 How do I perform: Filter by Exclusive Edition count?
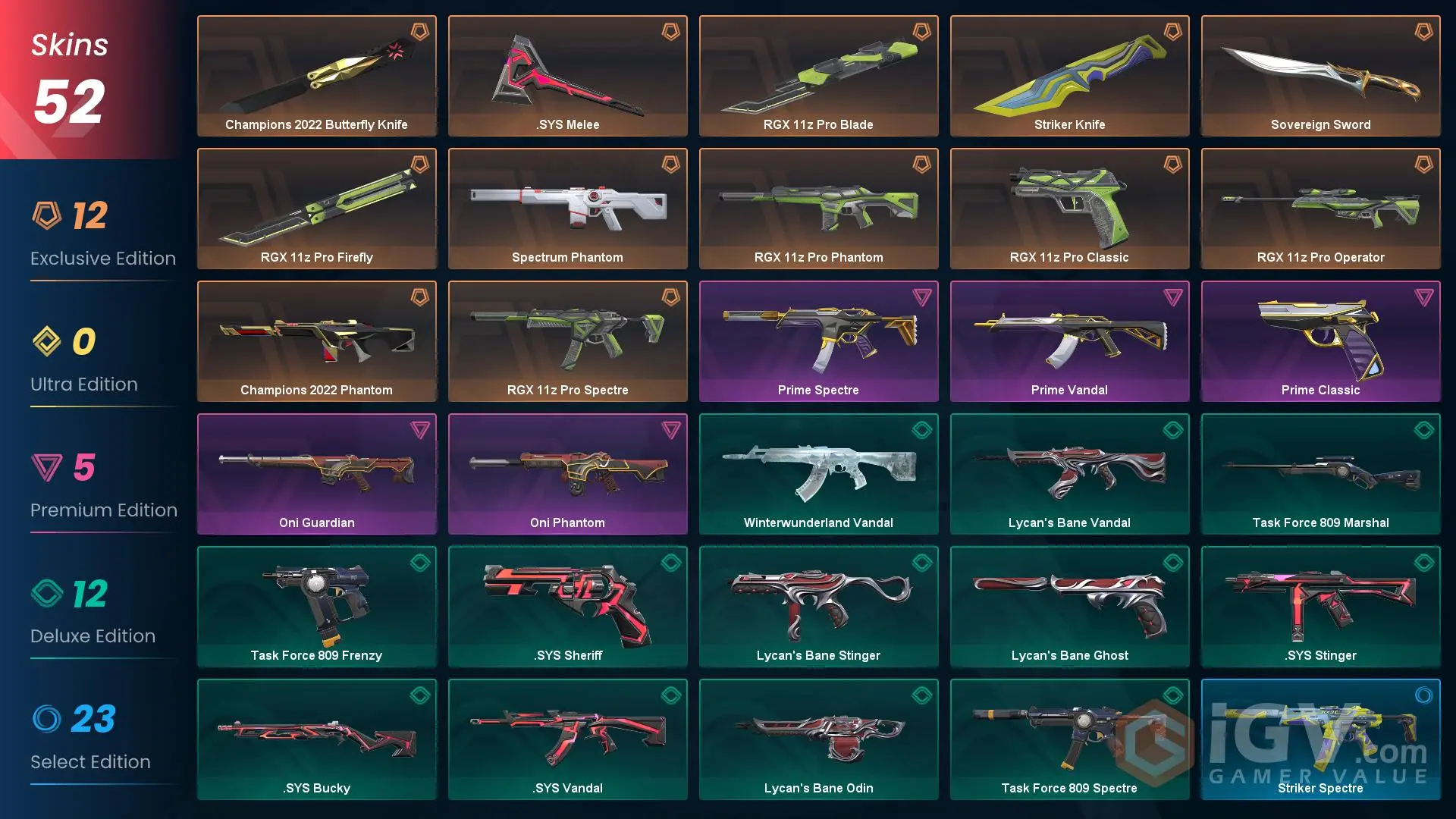[102, 235]
